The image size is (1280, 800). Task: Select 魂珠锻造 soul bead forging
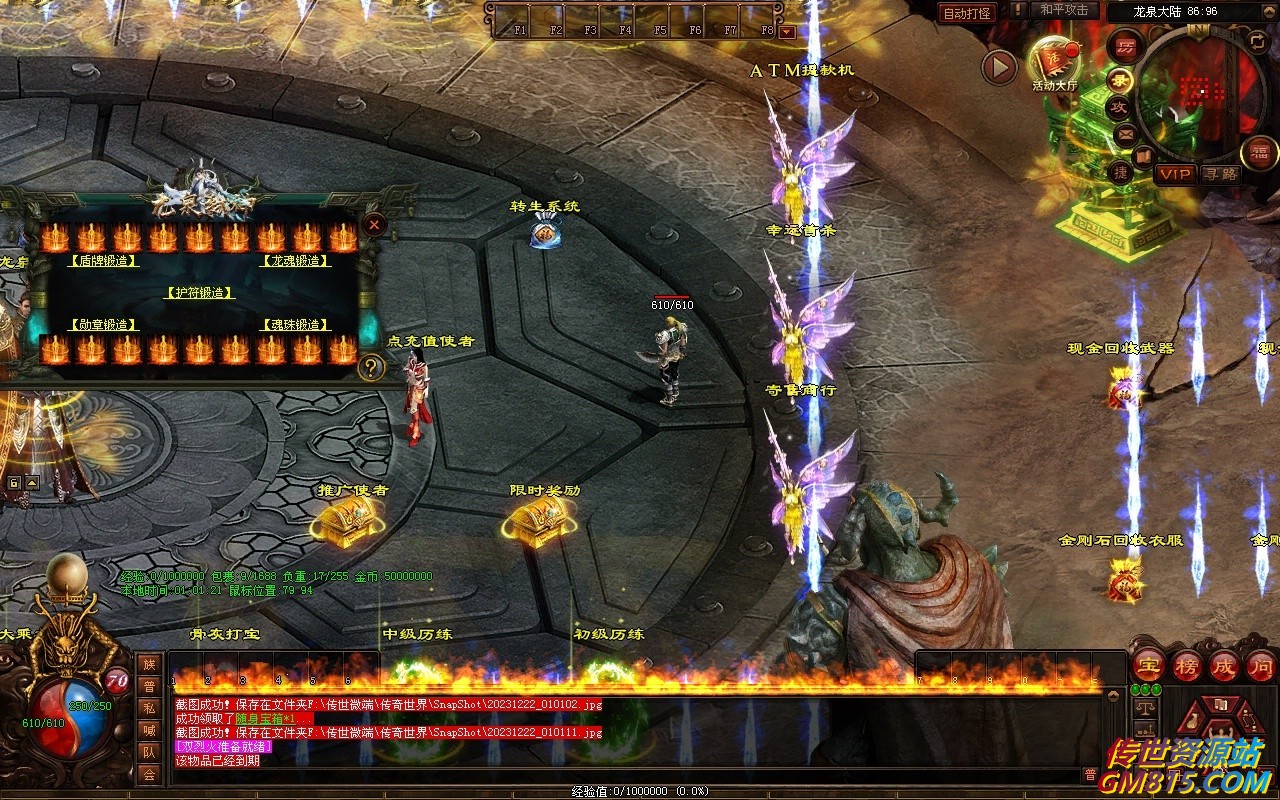[296, 325]
